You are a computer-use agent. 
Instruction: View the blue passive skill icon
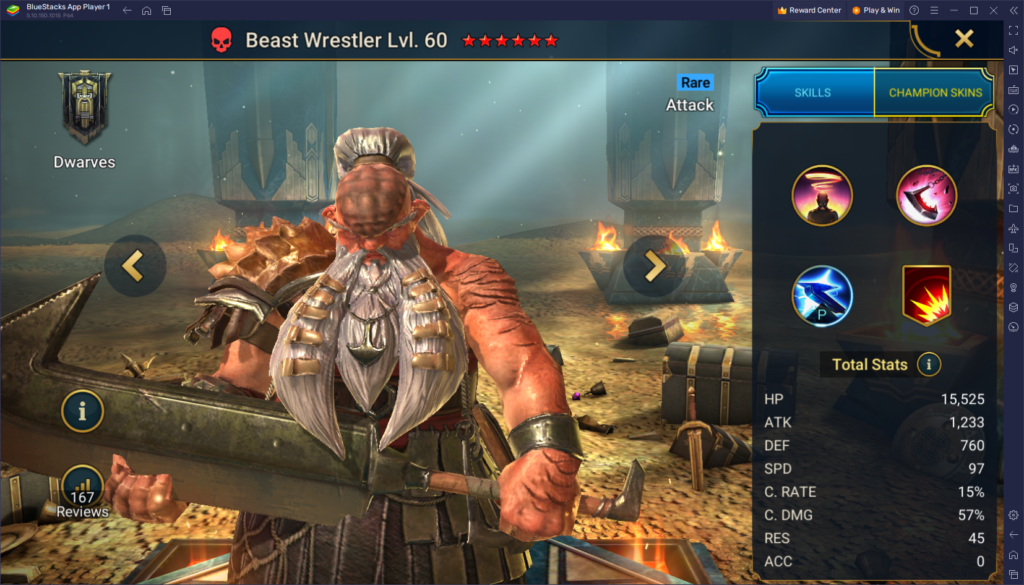click(822, 296)
